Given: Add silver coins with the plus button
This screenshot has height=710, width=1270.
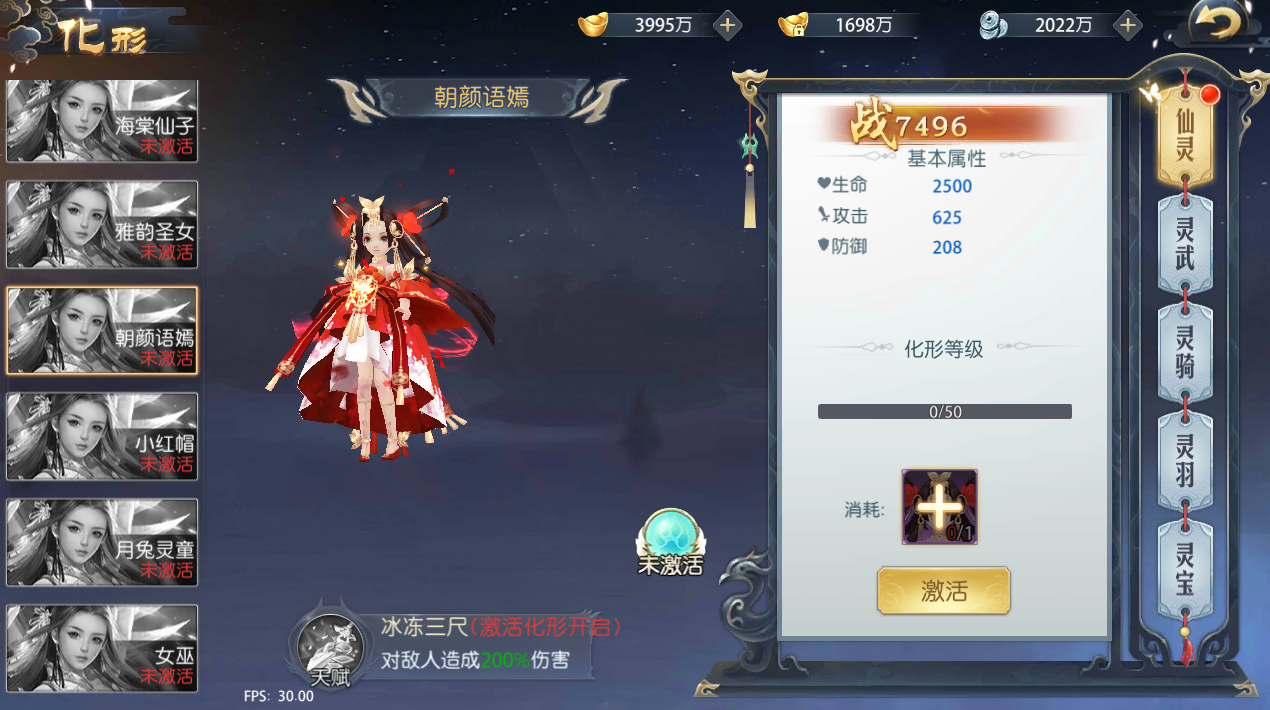Looking at the screenshot, I should click(1128, 25).
